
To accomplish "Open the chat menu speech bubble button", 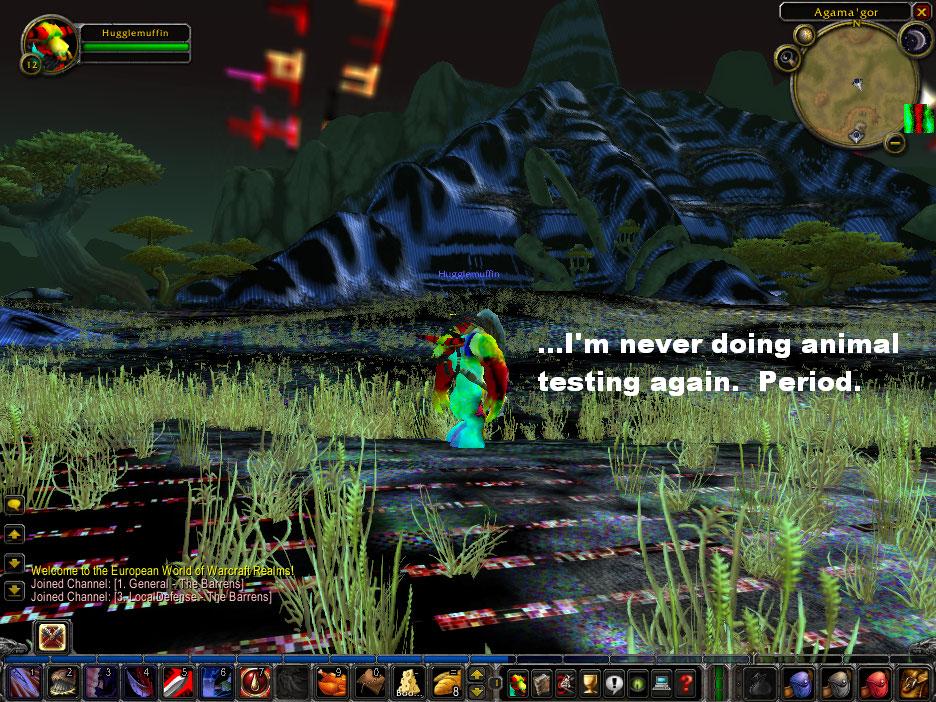I will tap(15, 504).
